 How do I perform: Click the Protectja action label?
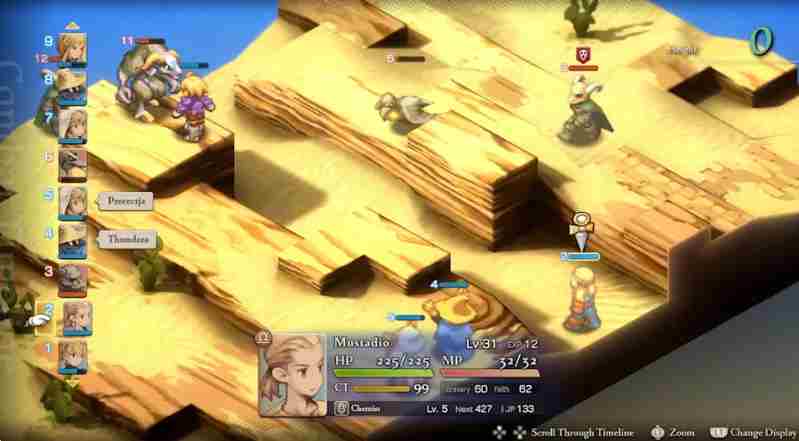tap(126, 200)
